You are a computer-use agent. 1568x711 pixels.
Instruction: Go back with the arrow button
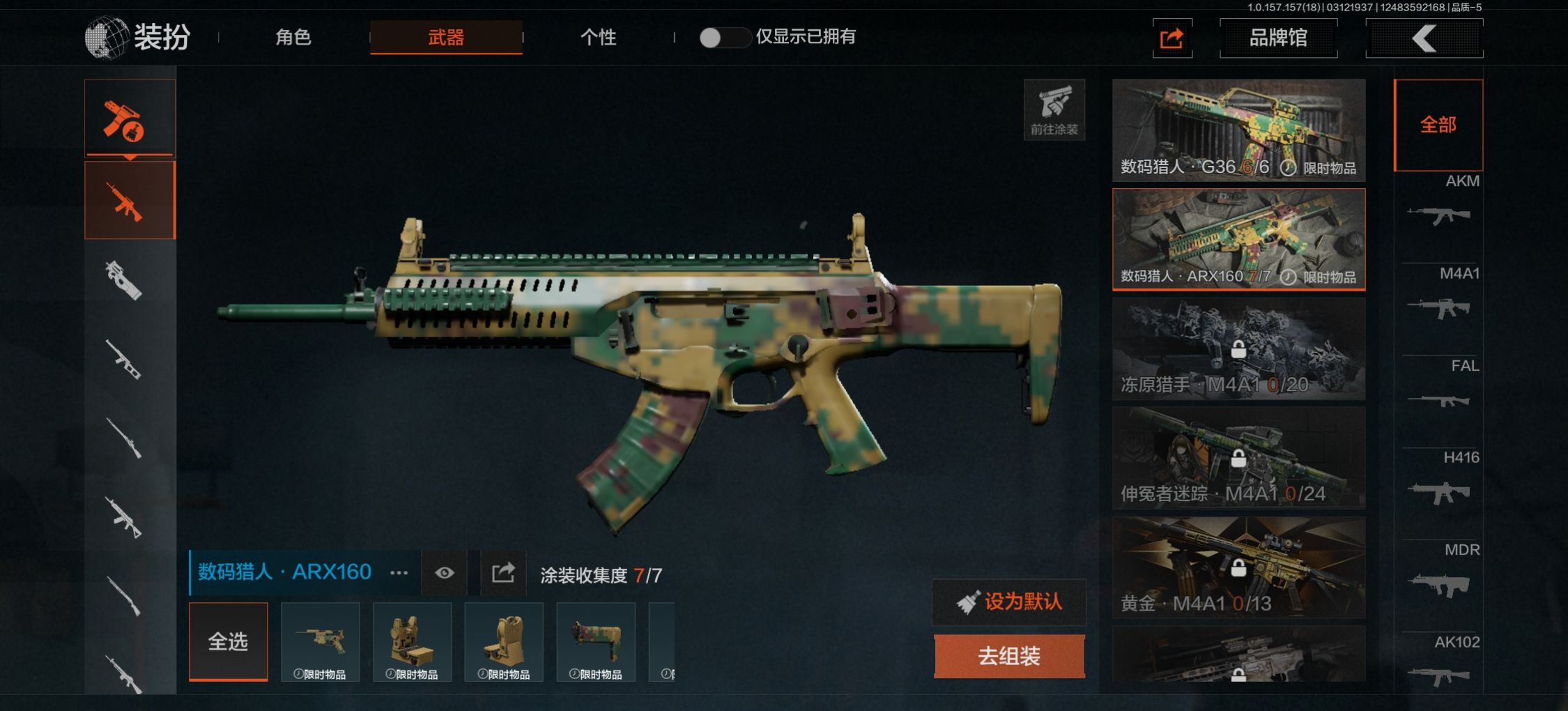[1424, 38]
